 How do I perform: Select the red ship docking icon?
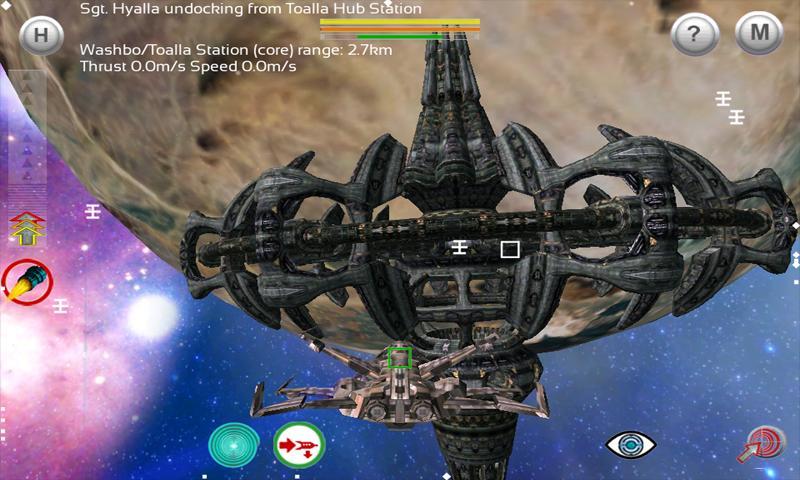click(x=299, y=446)
